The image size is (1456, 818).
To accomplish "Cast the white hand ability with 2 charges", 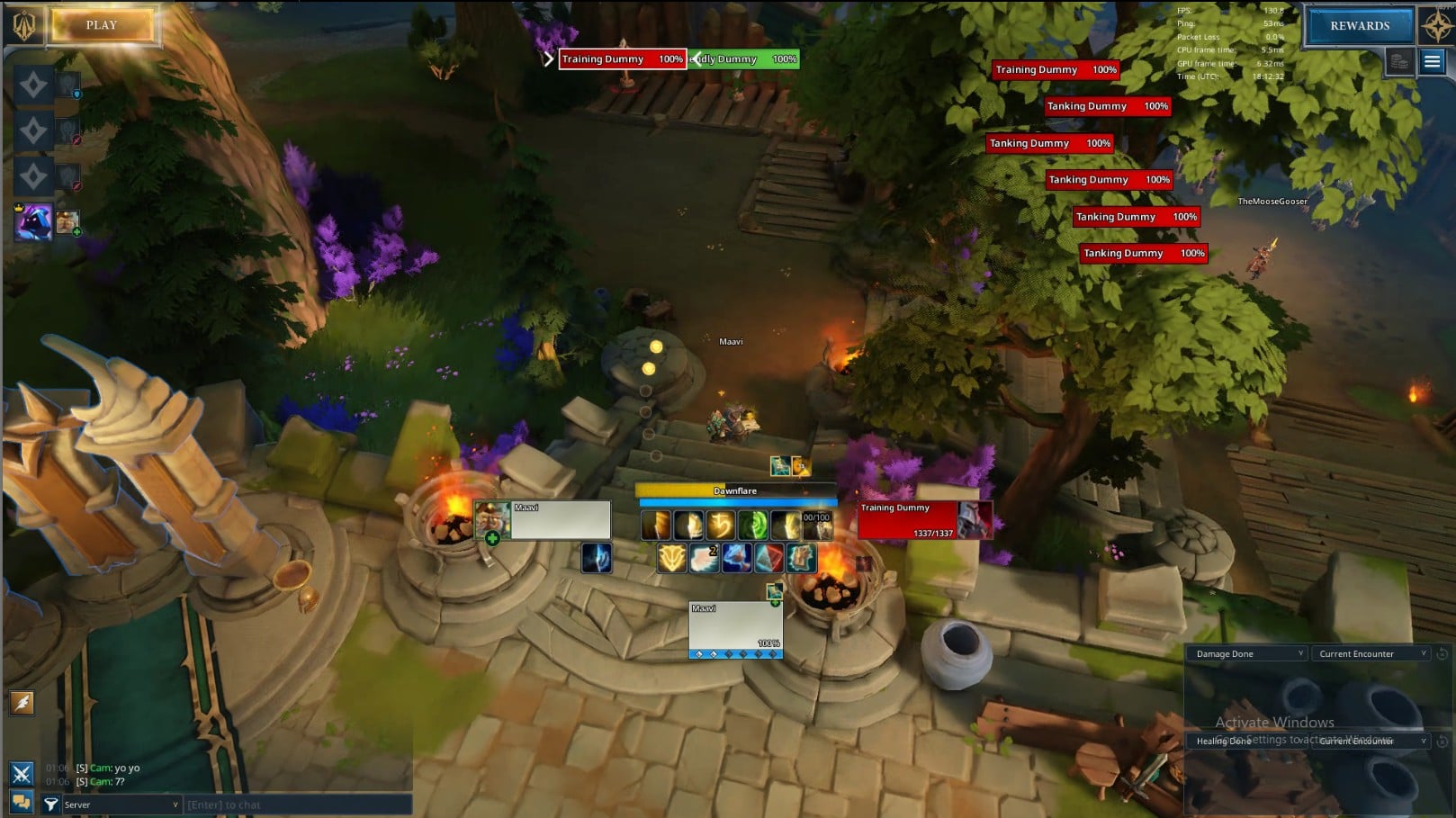I will coord(704,558).
